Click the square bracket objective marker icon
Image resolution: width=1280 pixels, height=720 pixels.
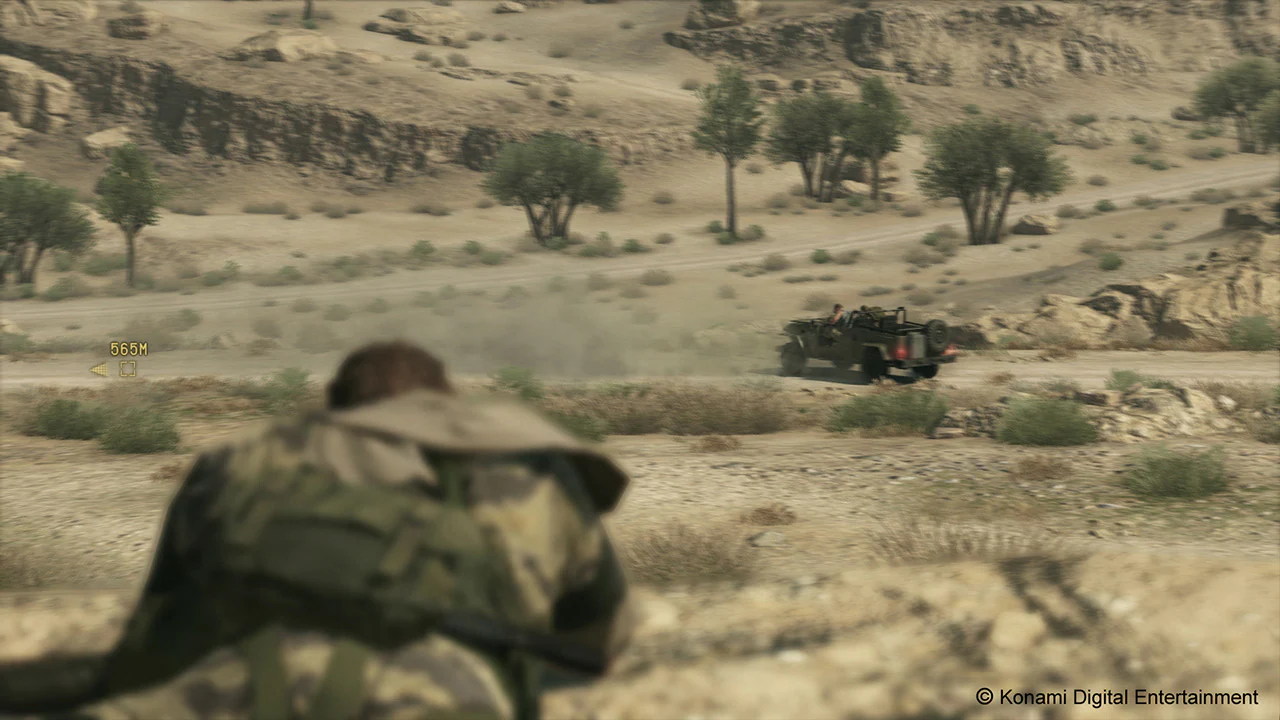click(127, 368)
